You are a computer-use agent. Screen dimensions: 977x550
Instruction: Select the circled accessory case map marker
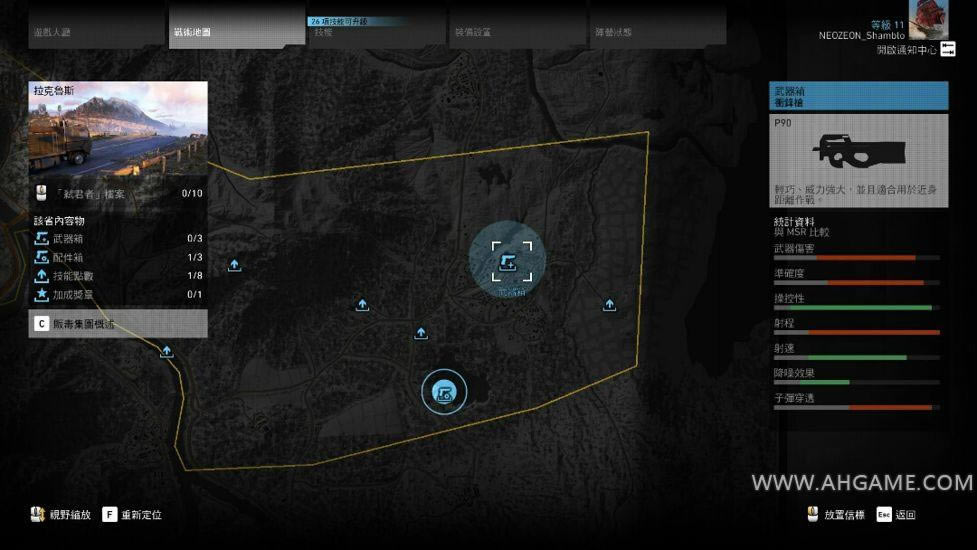[x=445, y=391]
